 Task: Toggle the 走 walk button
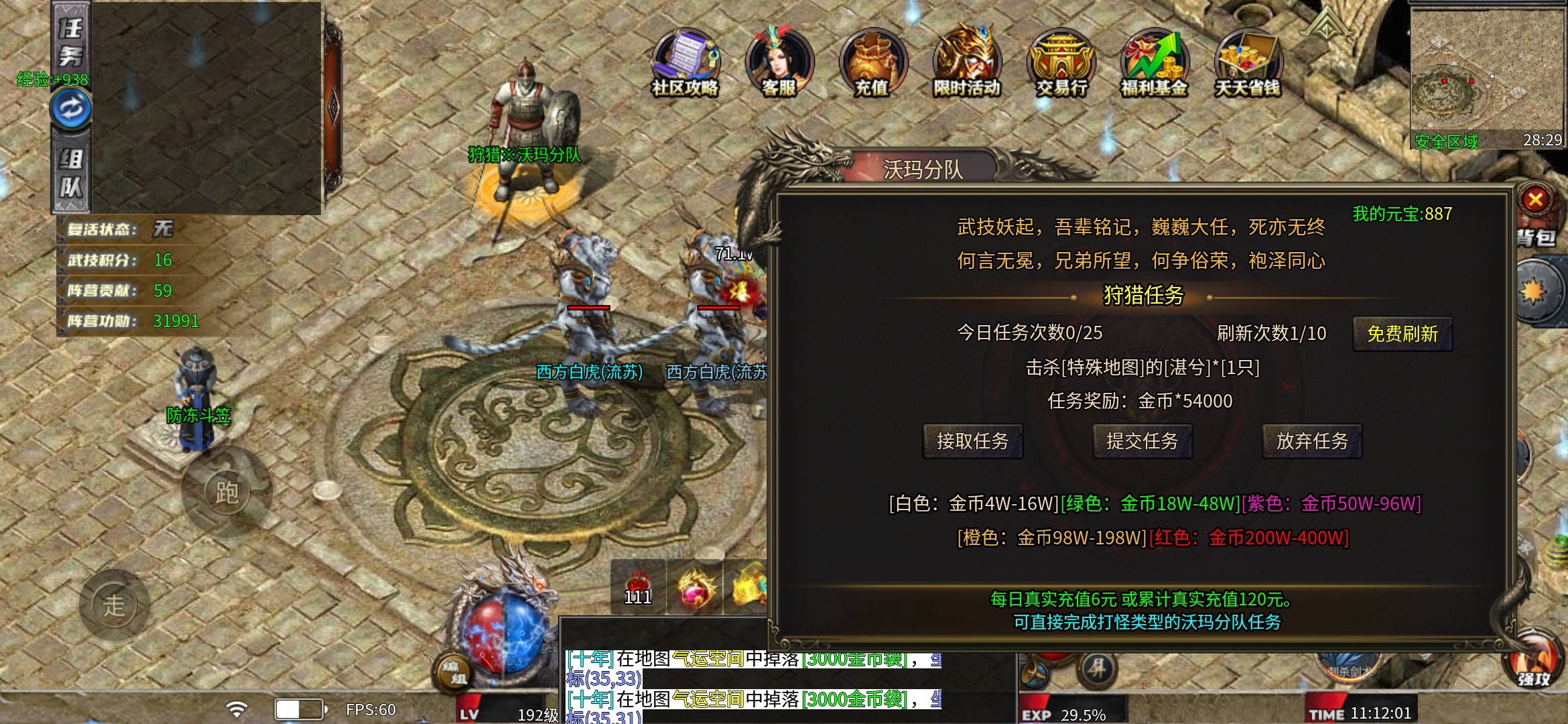click(x=114, y=605)
